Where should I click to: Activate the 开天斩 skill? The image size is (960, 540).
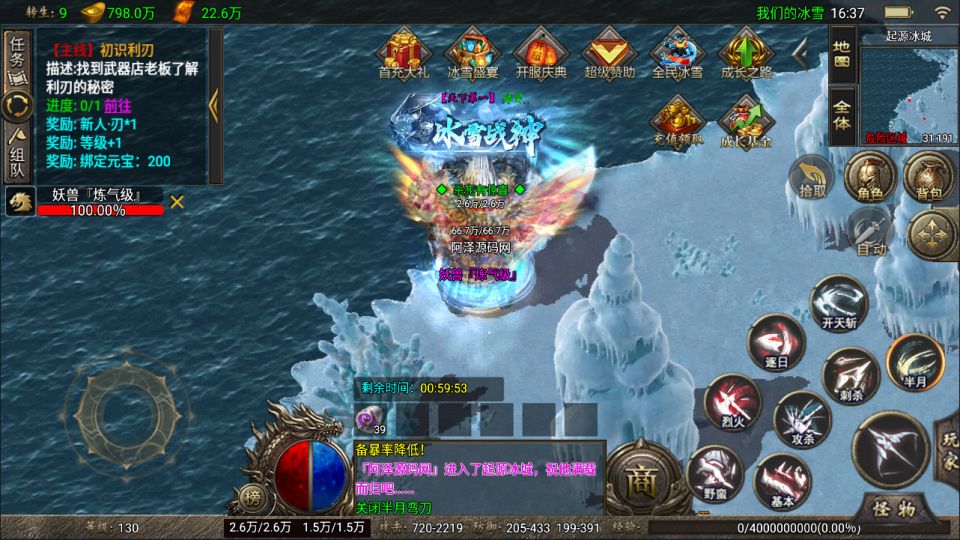(x=838, y=304)
